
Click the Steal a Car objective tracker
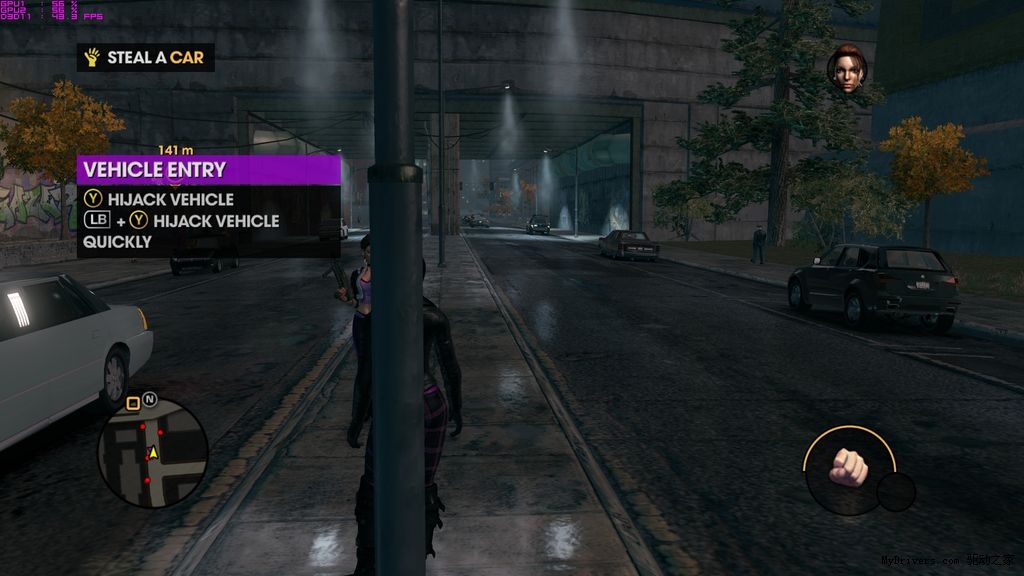(x=146, y=58)
